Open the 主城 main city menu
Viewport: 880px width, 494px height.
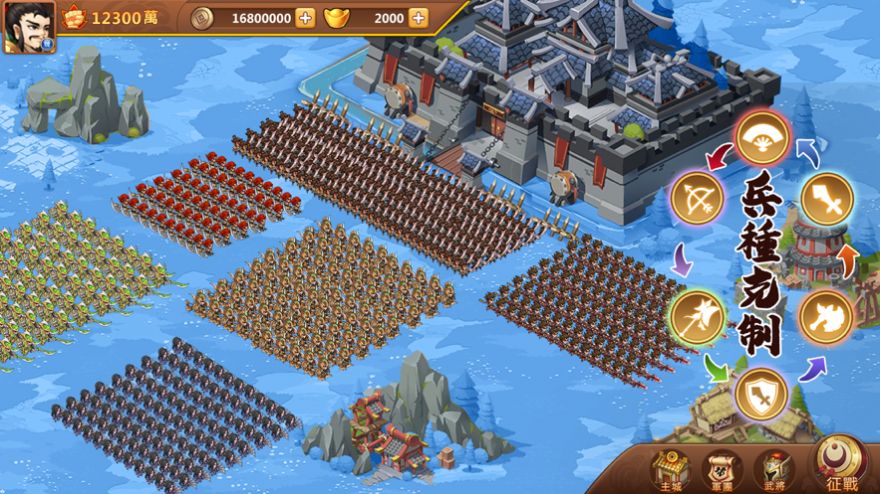click(670, 470)
